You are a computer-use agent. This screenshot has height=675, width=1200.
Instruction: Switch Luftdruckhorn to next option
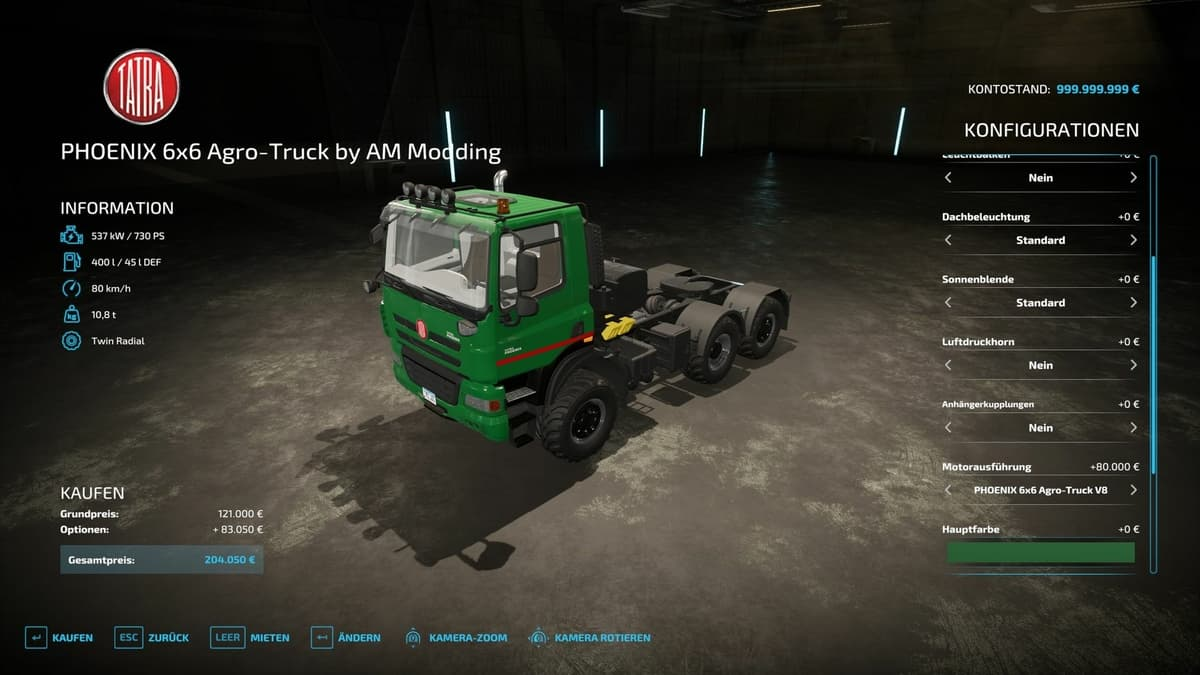(1133, 365)
